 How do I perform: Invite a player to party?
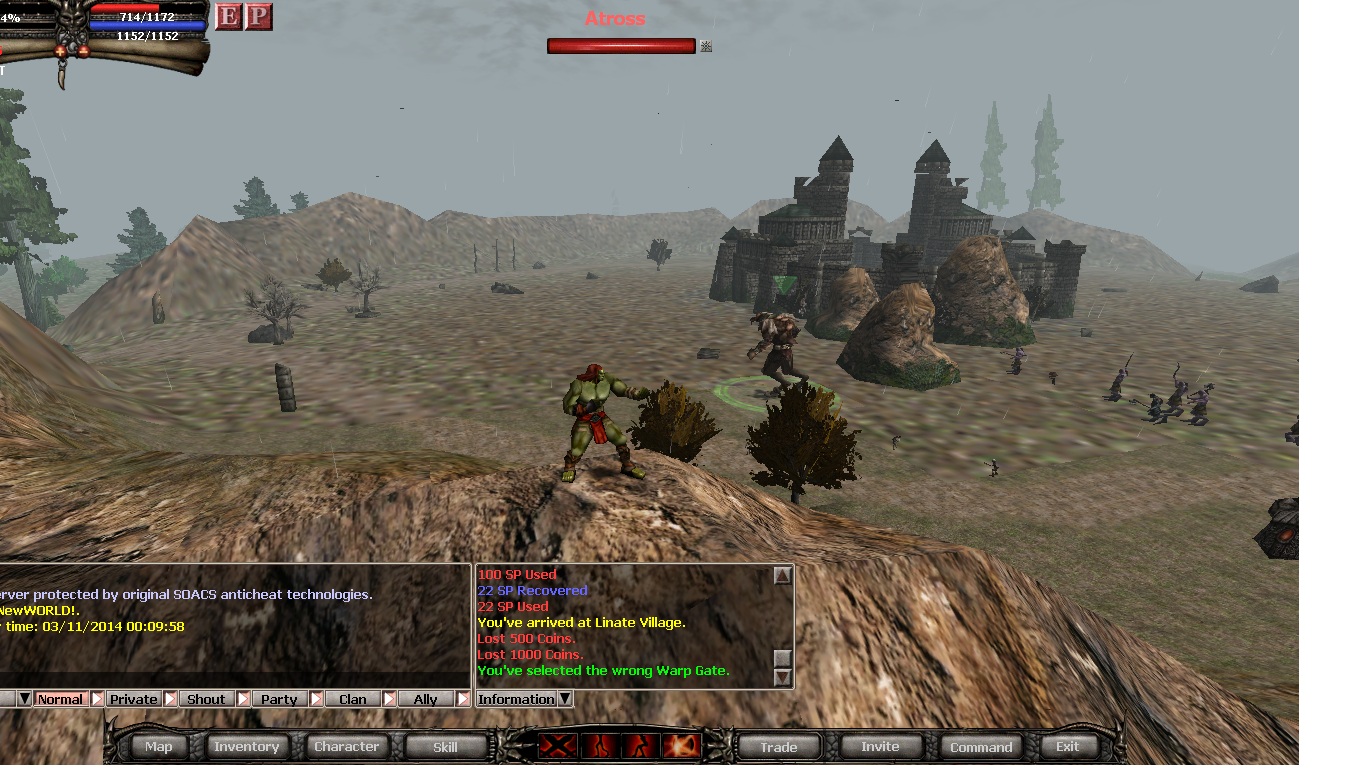pyautogui.click(x=880, y=746)
